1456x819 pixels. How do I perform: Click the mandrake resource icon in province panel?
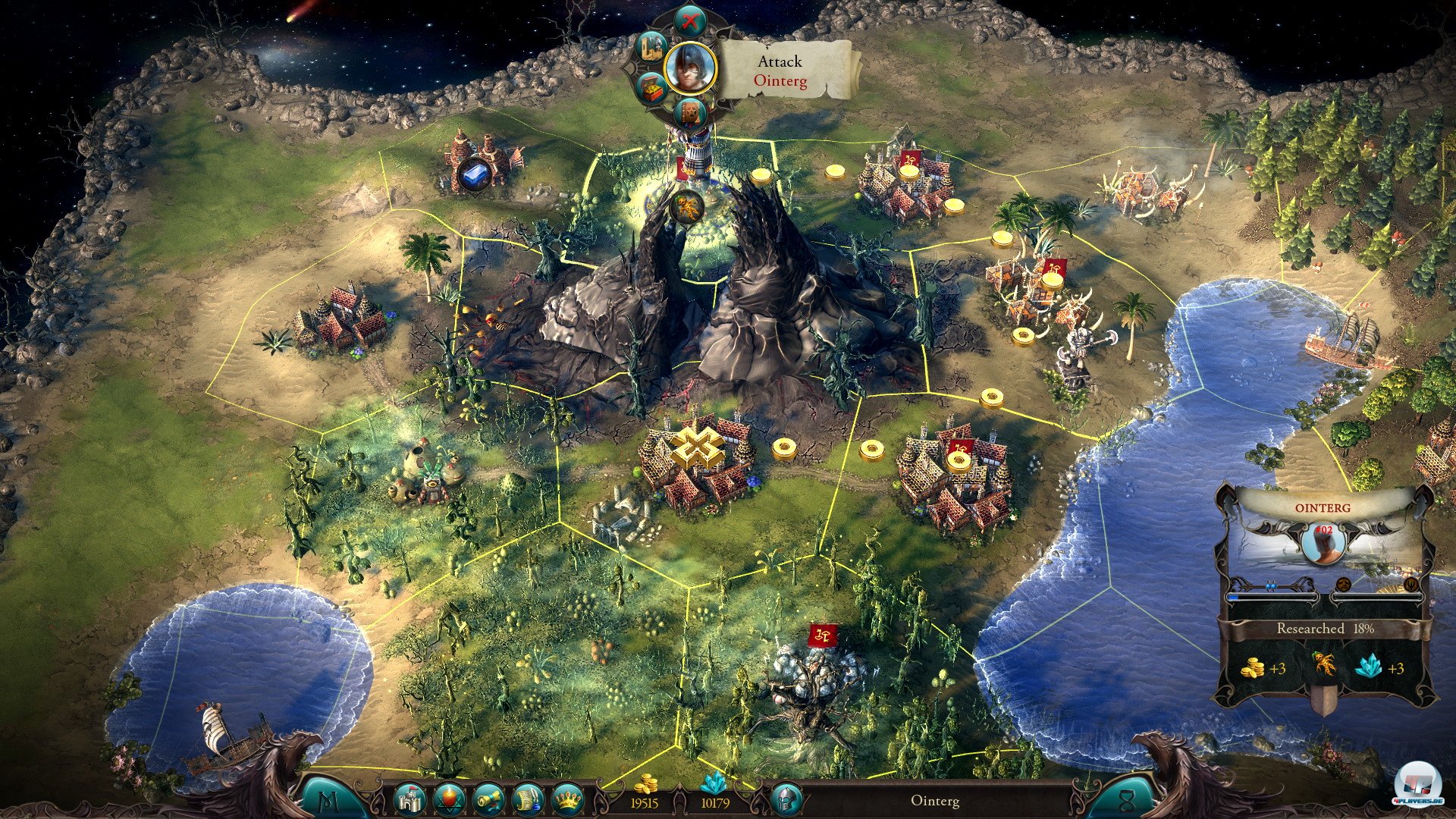tap(1324, 666)
